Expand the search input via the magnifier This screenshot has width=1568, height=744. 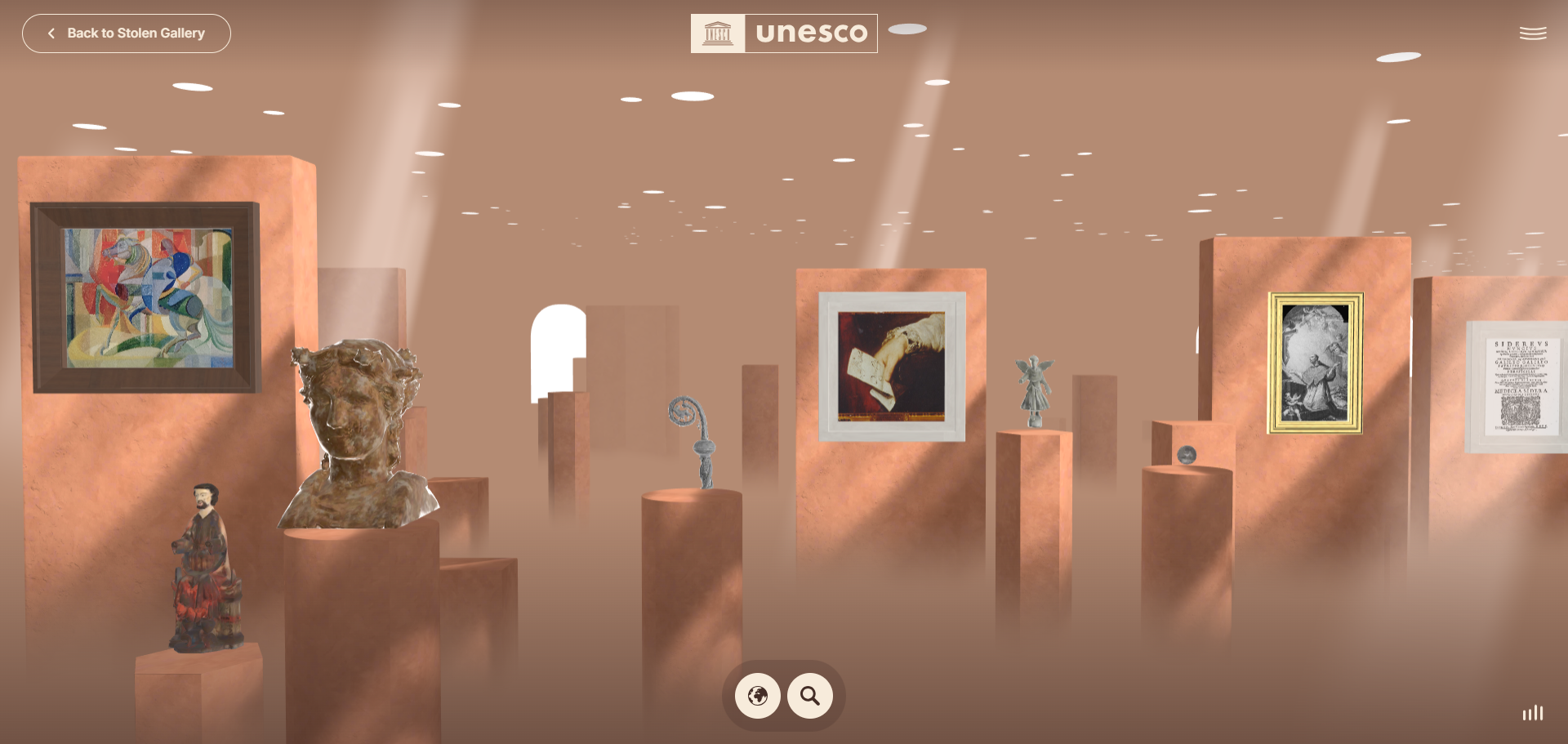click(809, 696)
